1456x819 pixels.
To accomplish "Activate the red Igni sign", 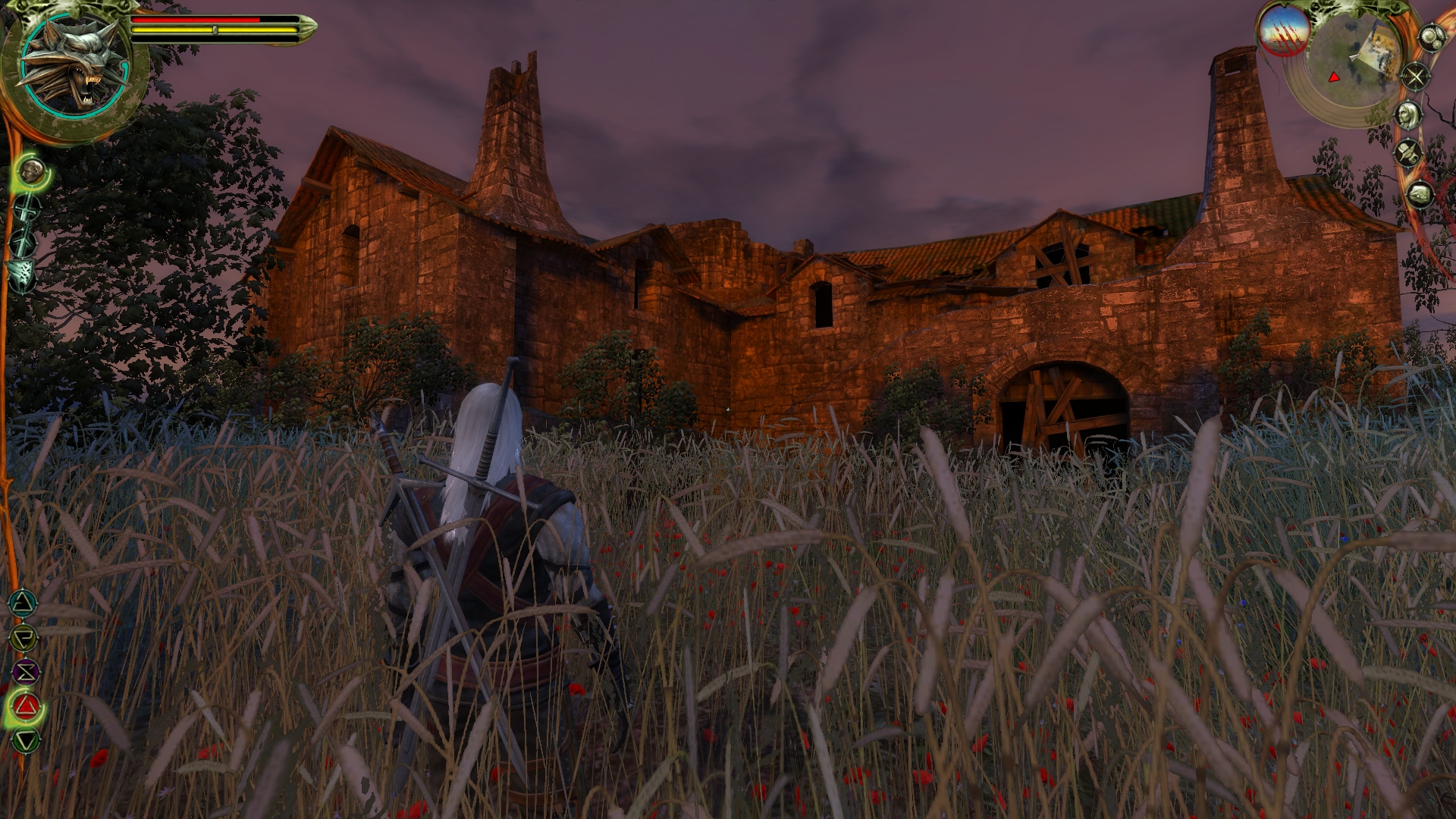I will pos(26,707).
